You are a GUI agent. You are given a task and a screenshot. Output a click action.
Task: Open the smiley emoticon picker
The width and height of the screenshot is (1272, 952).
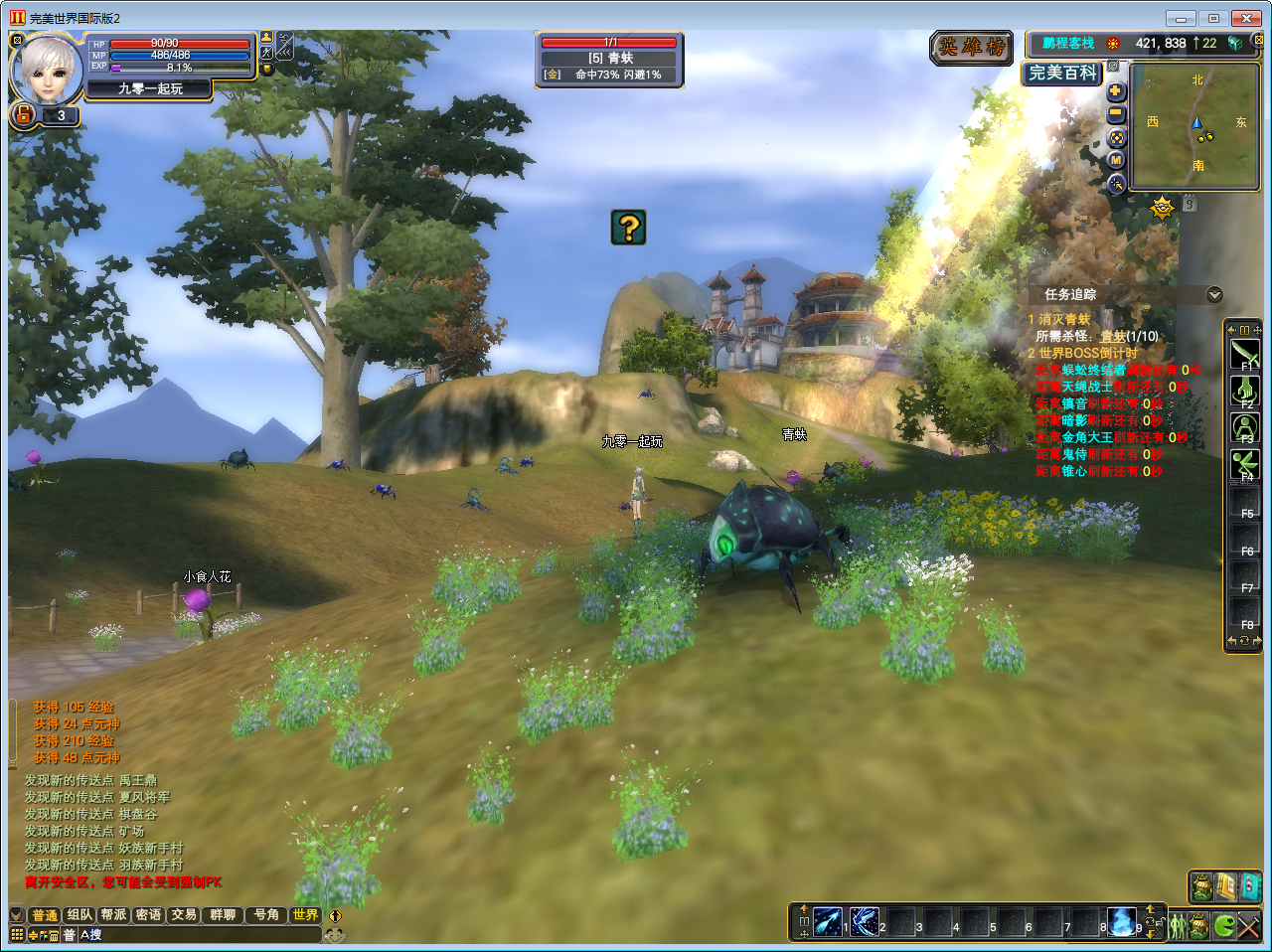click(x=335, y=935)
